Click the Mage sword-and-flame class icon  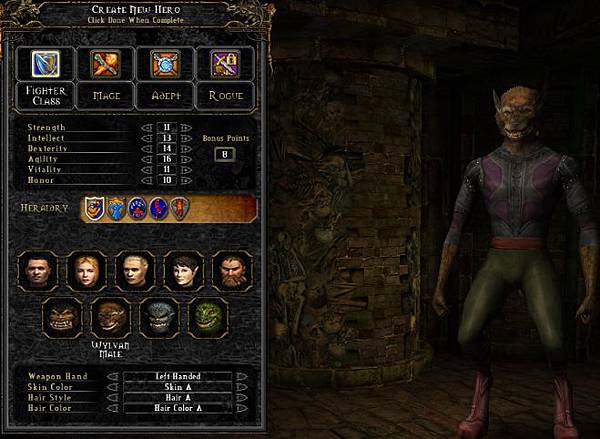point(105,63)
